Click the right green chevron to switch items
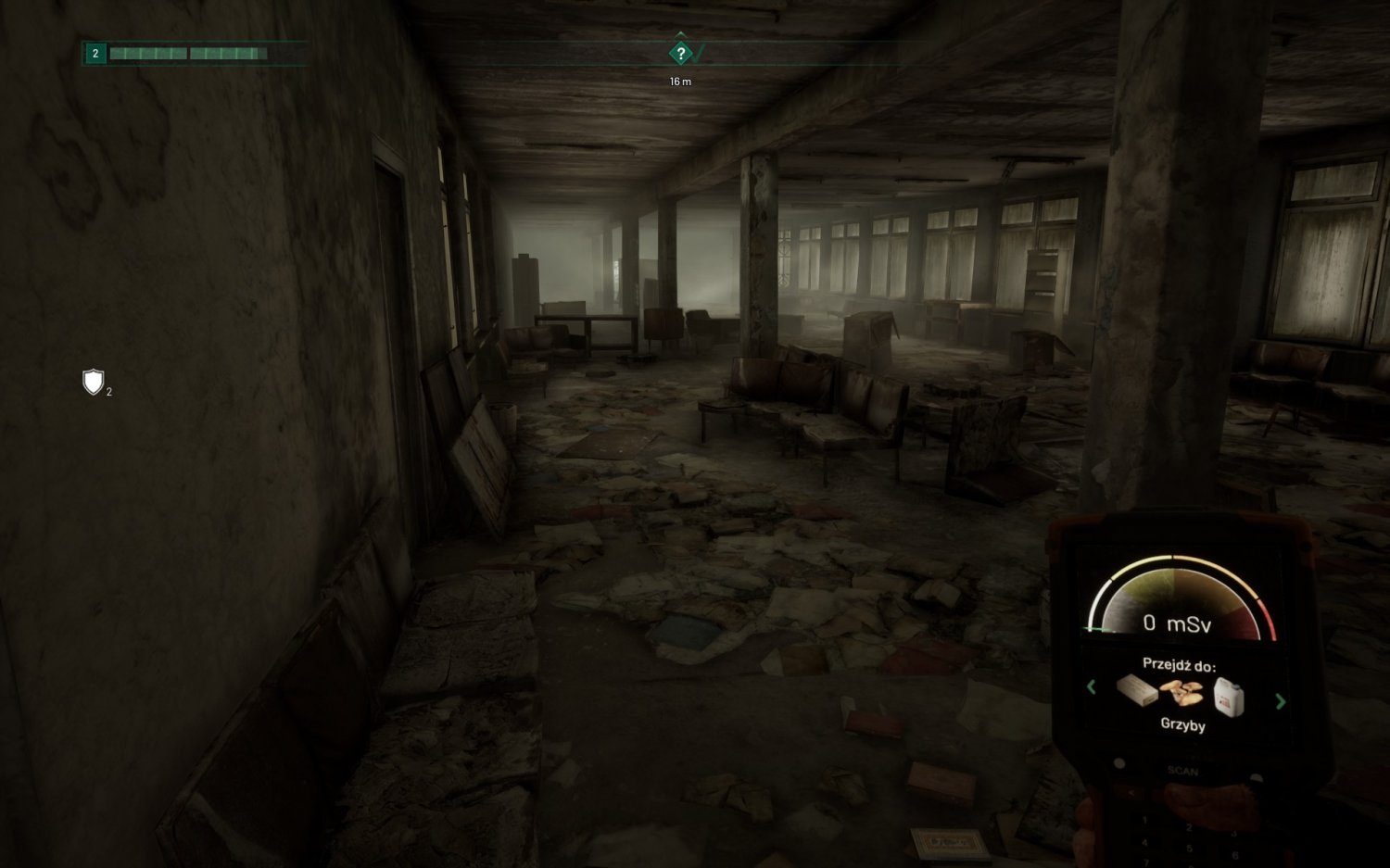The width and height of the screenshot is (1390, 868). coord(1280,699)
